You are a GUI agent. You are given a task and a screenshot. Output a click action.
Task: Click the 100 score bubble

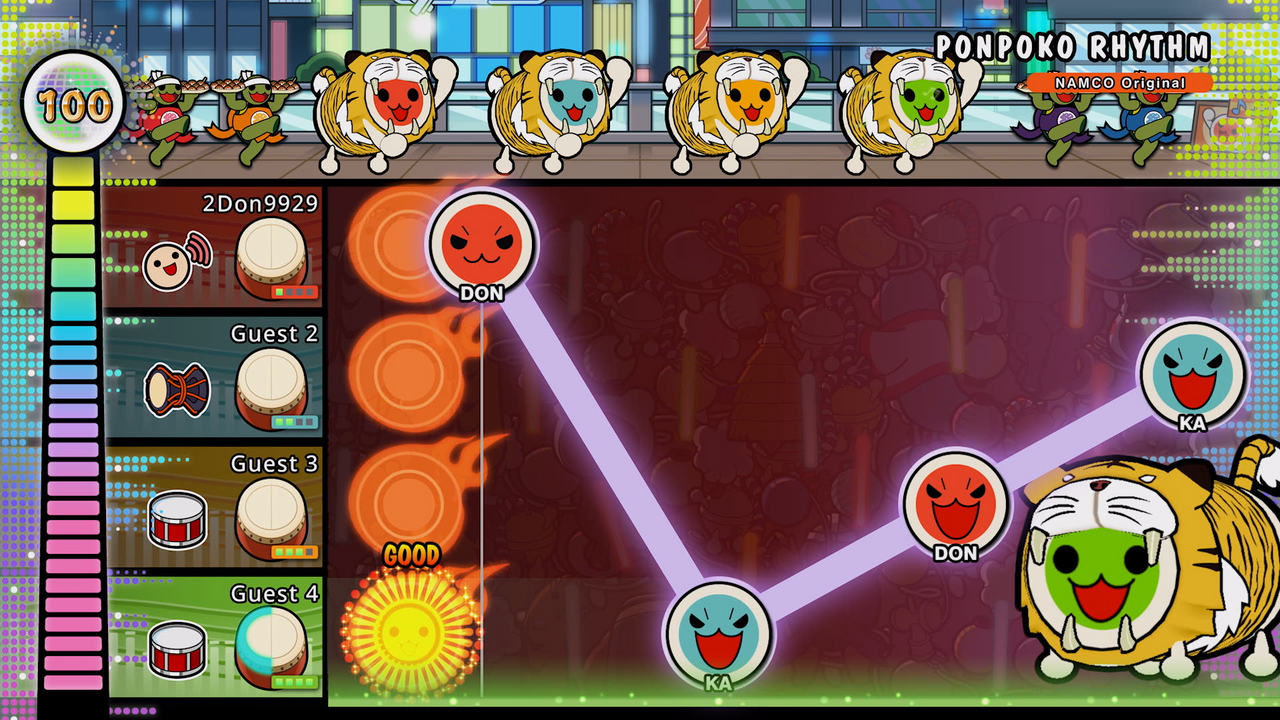(72, 103)
